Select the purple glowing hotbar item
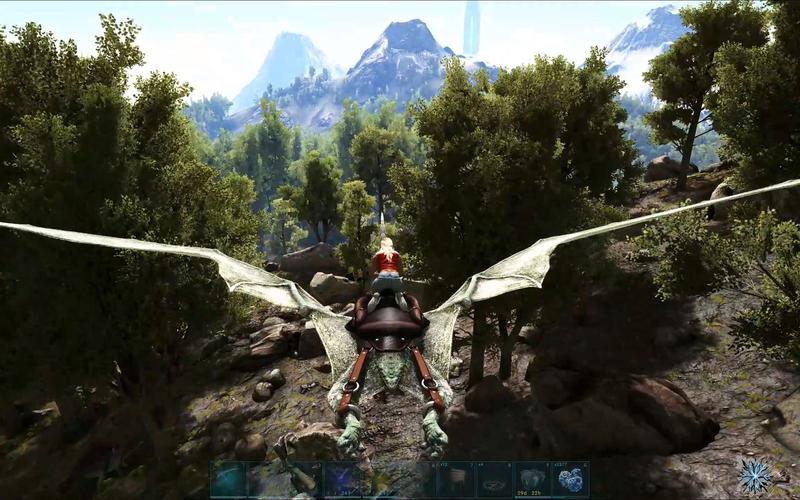 pos(341,480)
